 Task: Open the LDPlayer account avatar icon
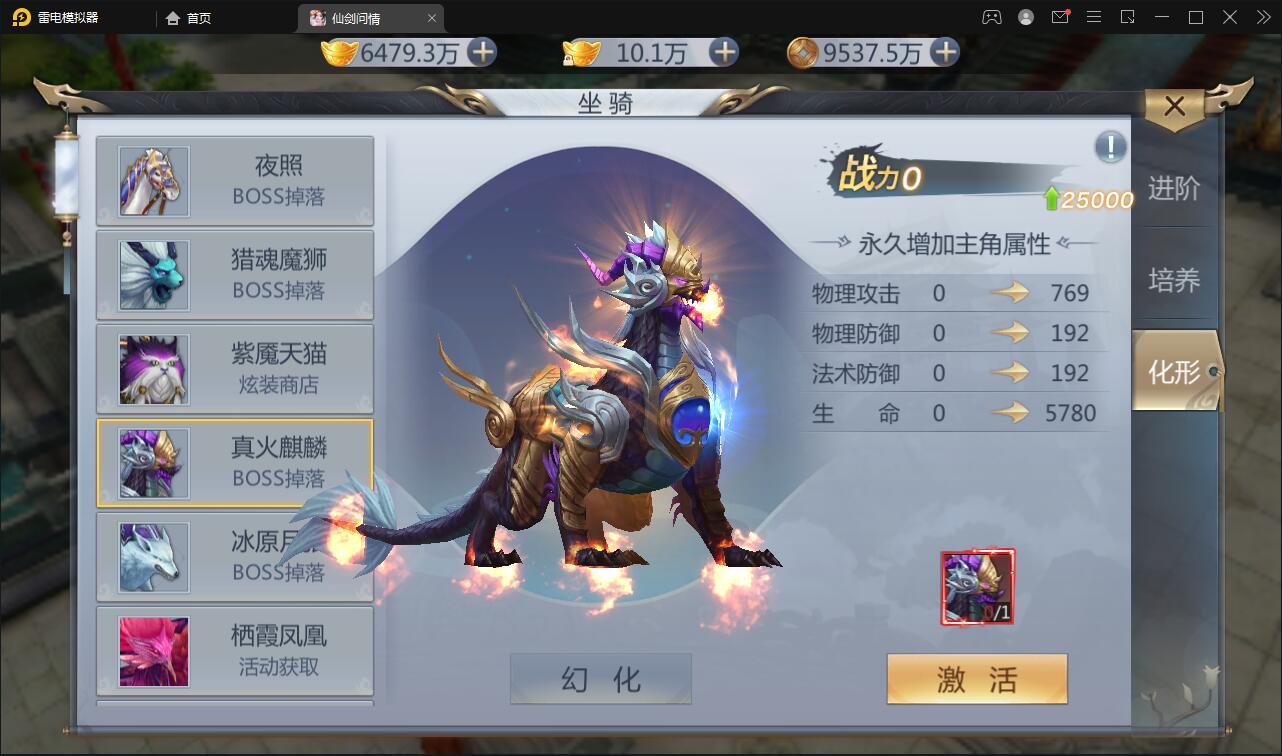pyautogui.click(x=1025, y=17)
